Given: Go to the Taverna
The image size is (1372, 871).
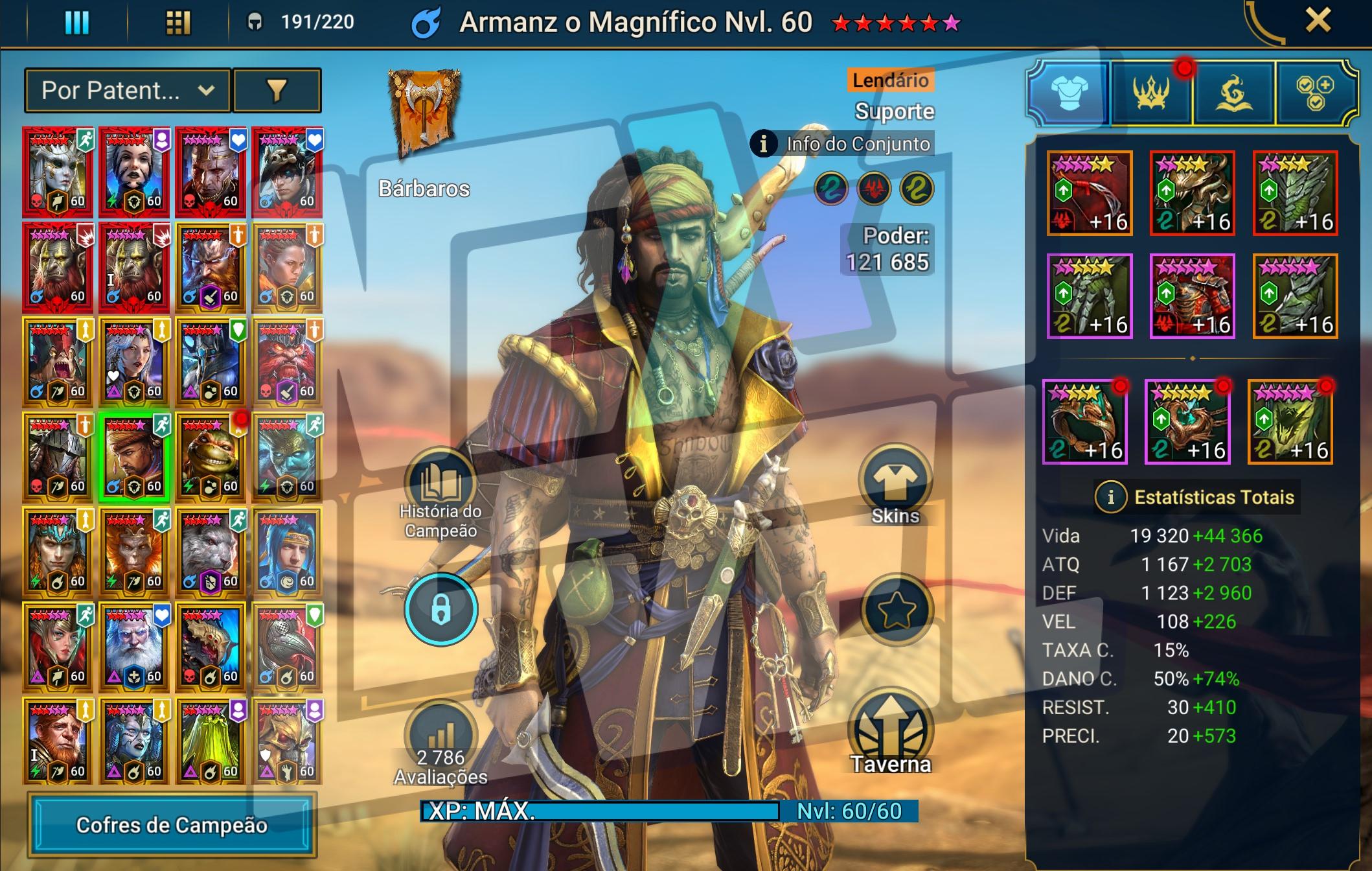Looking at the screenshot, I should 891,736.
